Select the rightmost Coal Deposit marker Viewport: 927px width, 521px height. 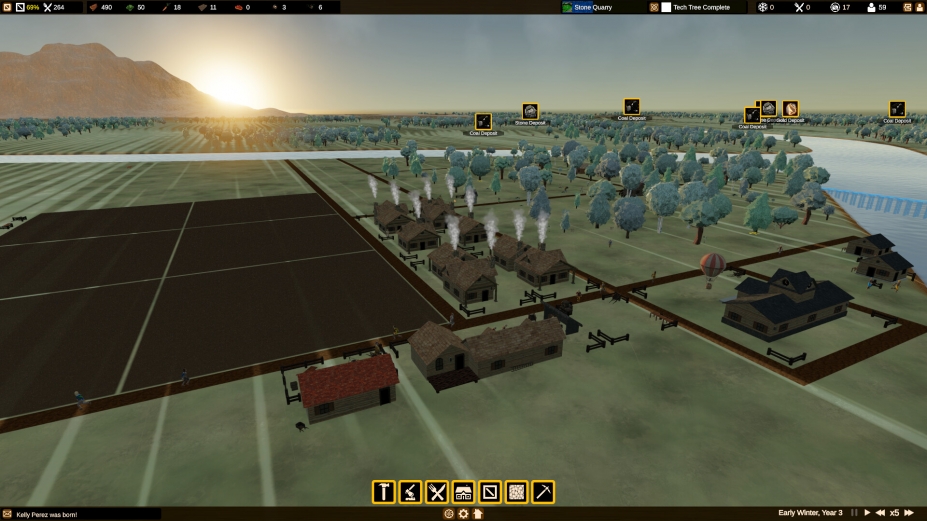[x=896, y=109]
